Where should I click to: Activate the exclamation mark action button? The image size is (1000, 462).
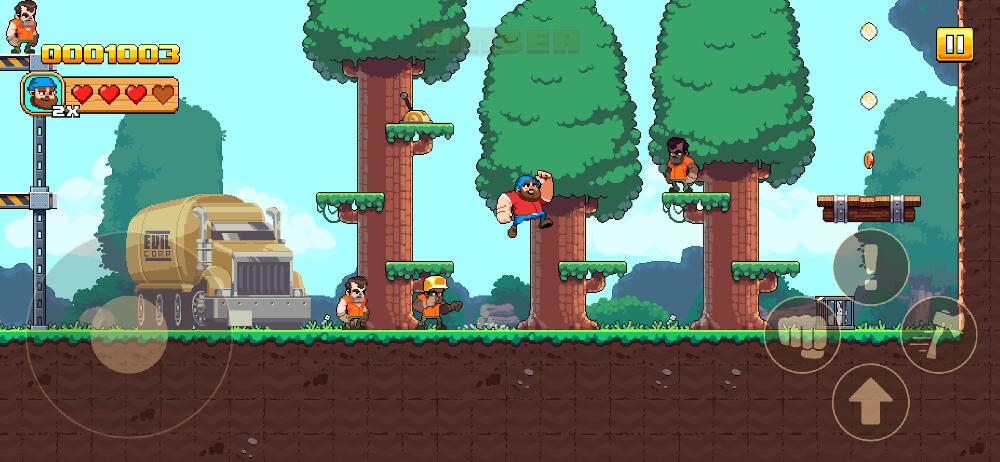point(870,266)
